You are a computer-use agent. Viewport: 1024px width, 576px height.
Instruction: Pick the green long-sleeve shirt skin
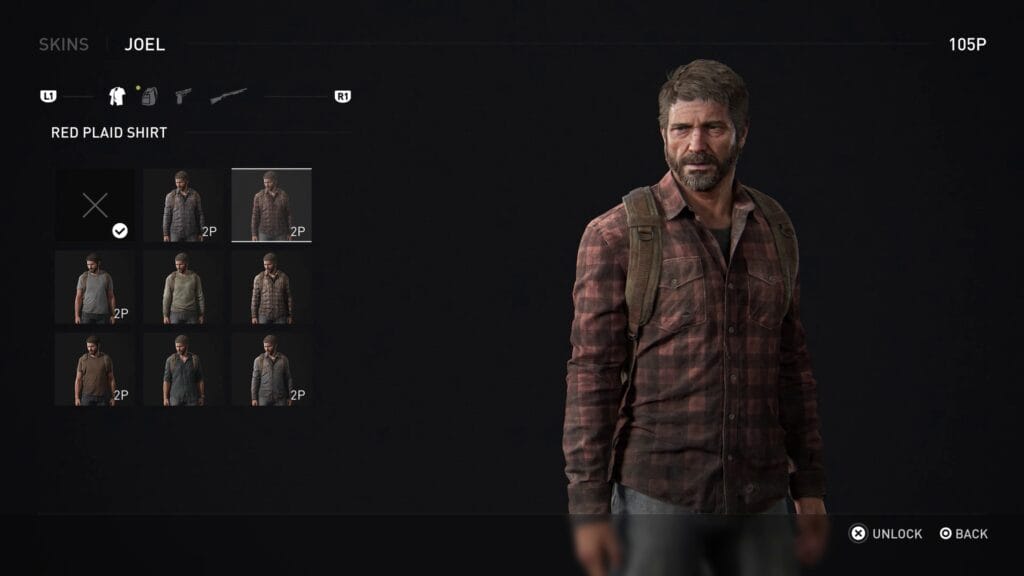pos(183,287)
